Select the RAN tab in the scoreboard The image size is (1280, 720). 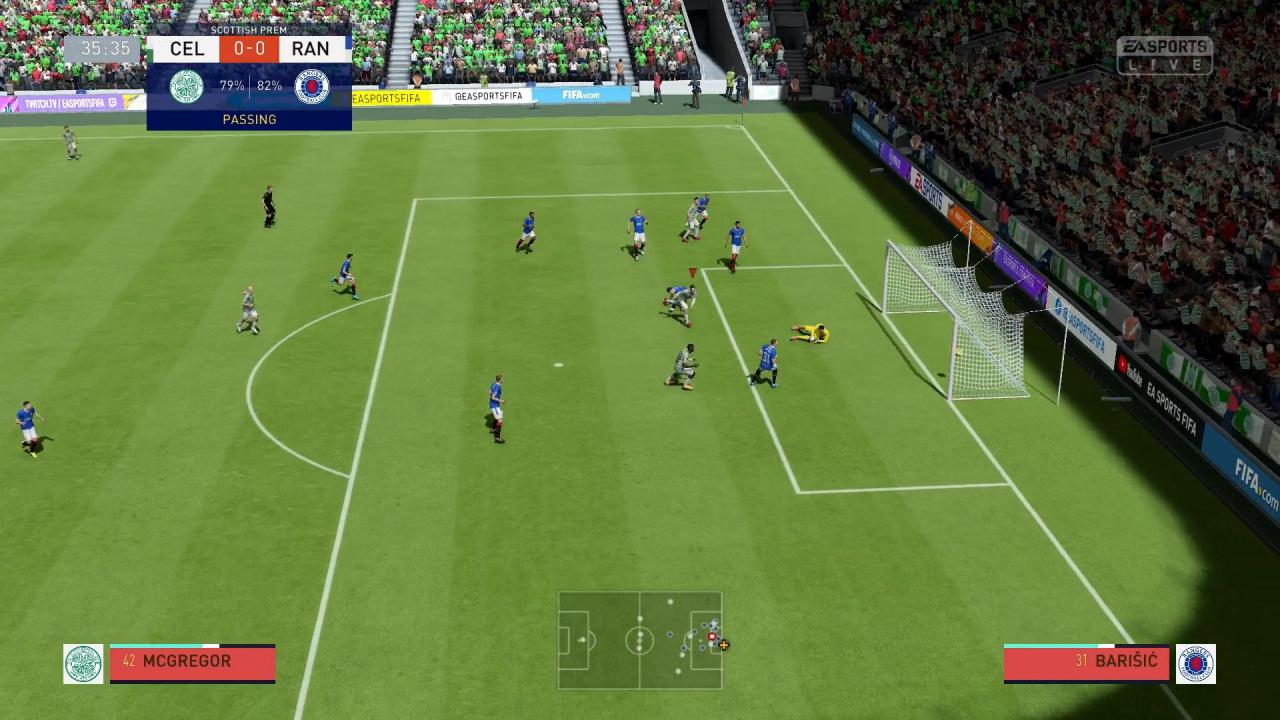(x=312, y=48)
